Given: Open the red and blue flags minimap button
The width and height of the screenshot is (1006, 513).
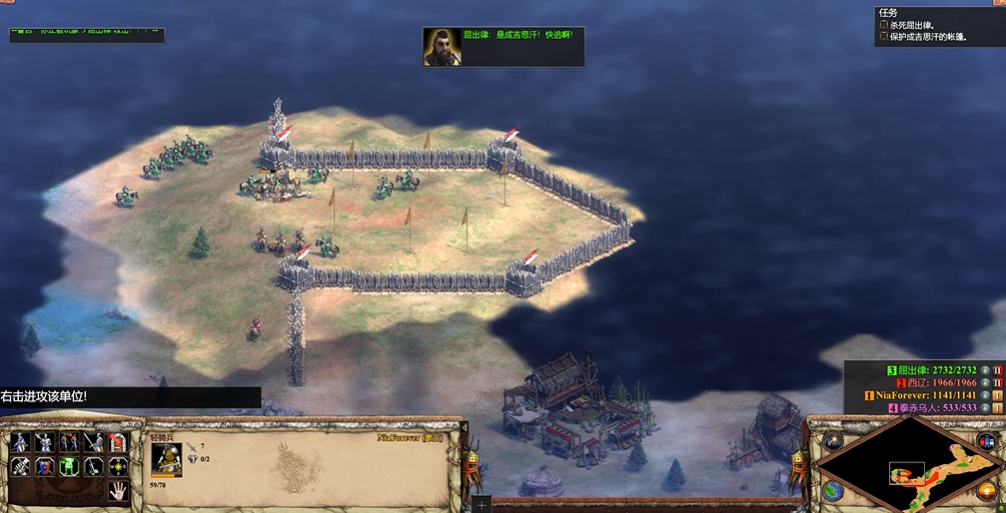Looking at the screenshot, I should tap(984, 442).
